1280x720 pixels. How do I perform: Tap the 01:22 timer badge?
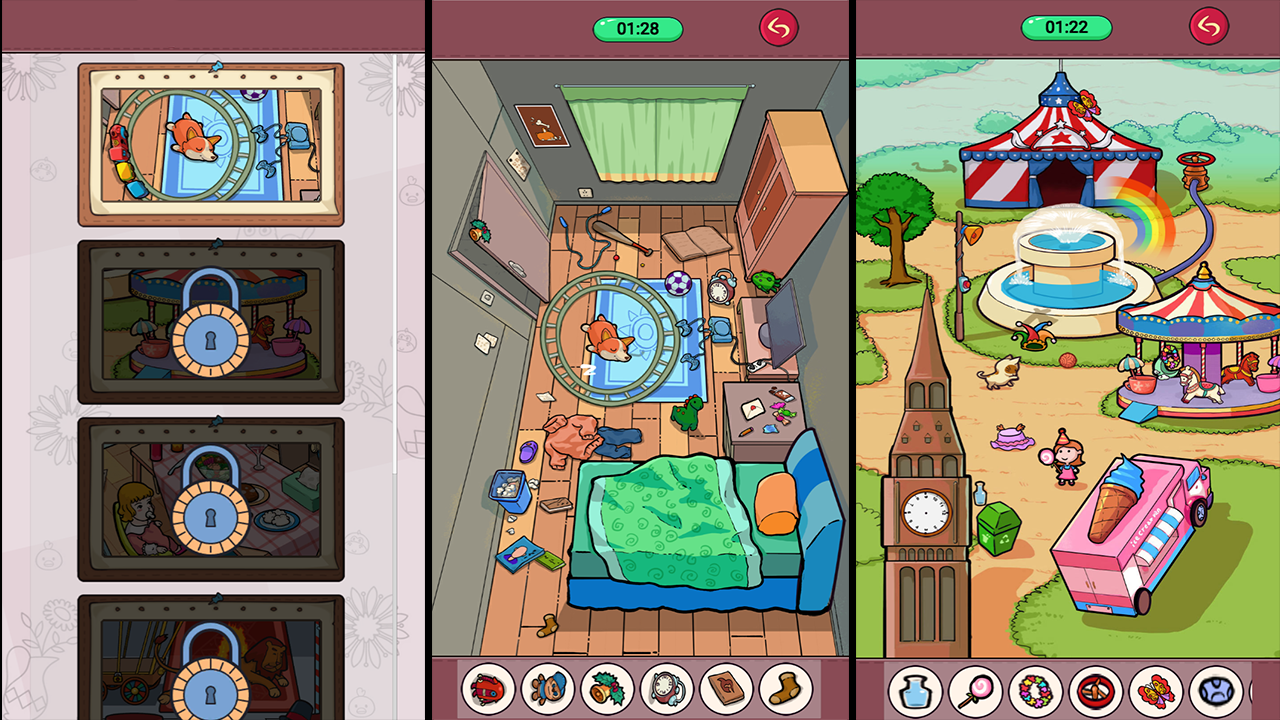pos(1066,28)
